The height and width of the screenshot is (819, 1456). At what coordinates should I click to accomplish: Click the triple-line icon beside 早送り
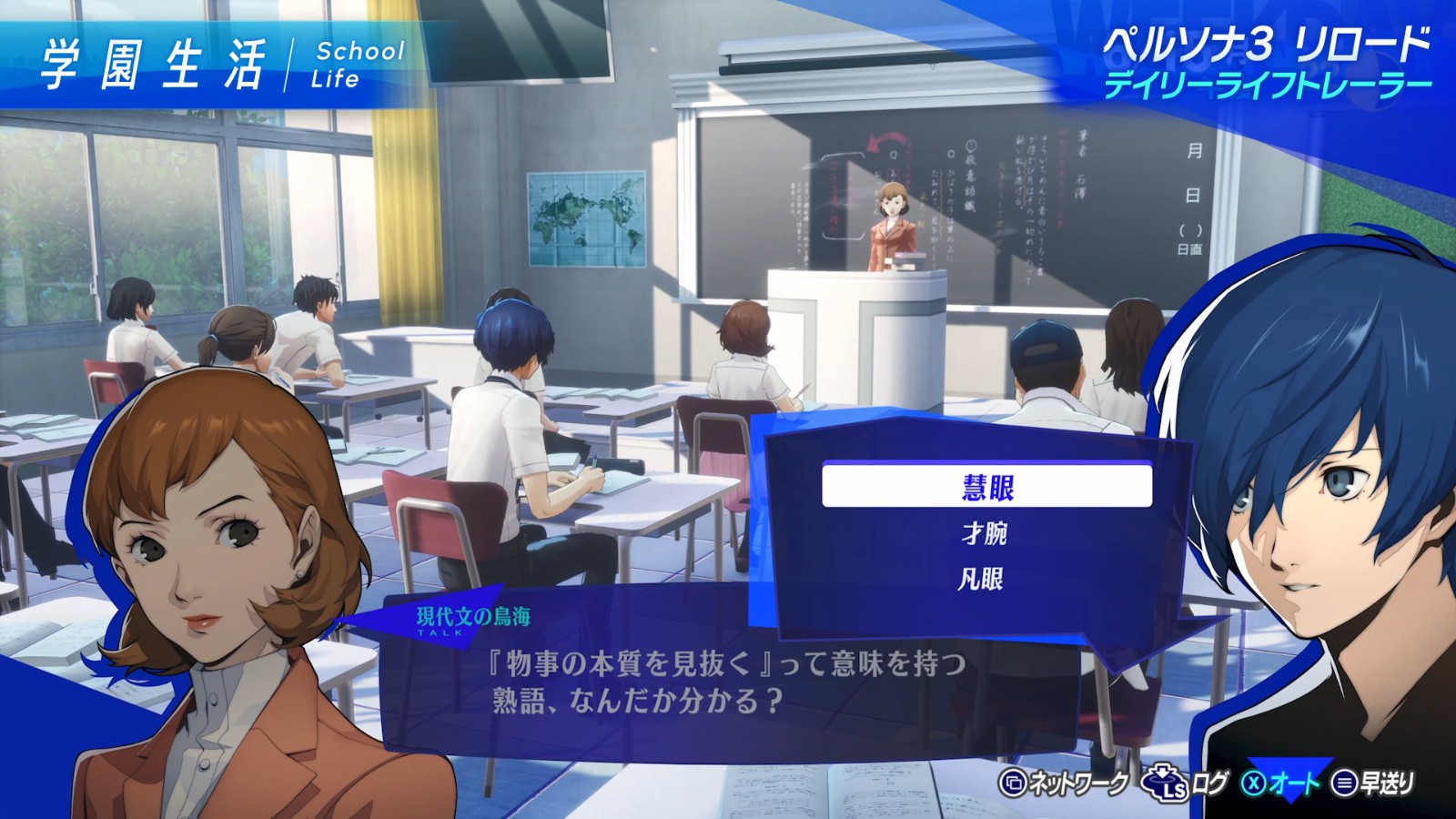[x=1345, y=784]
